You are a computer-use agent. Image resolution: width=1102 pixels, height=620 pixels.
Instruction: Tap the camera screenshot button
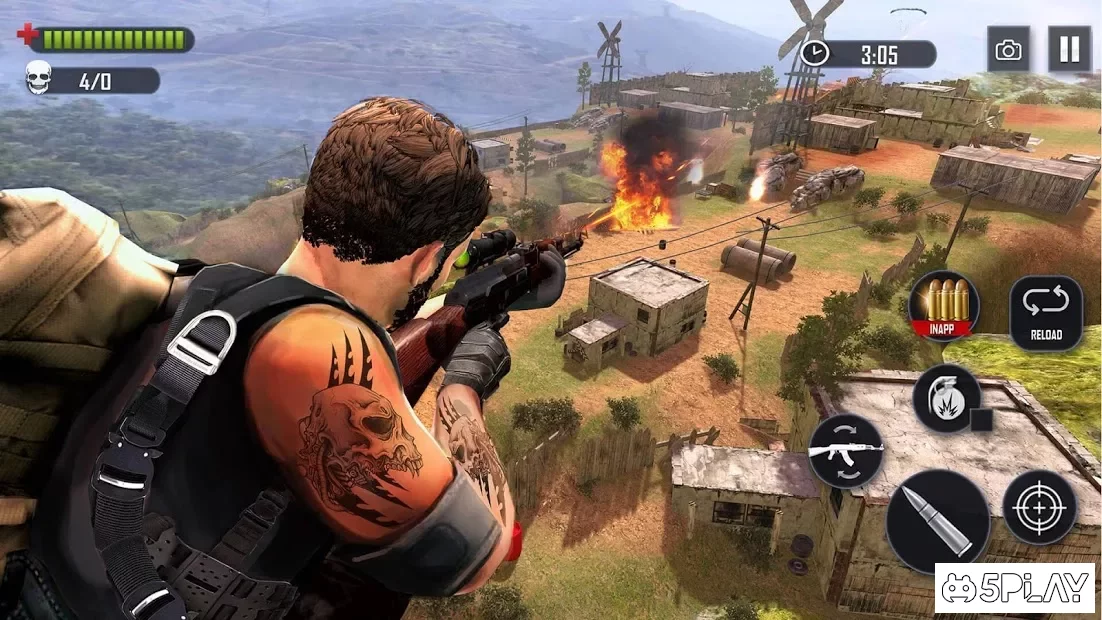point(1008,49)
